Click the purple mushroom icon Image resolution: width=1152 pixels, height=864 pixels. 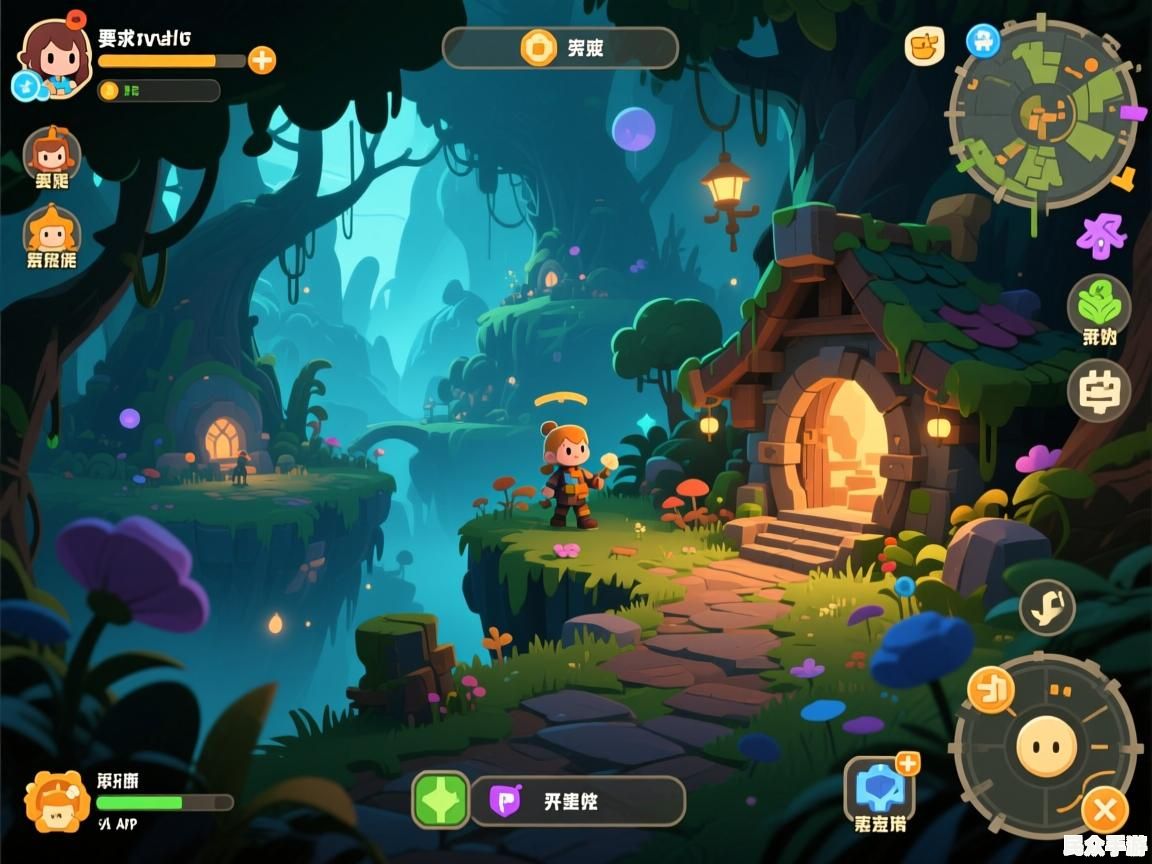(1100, 236)
